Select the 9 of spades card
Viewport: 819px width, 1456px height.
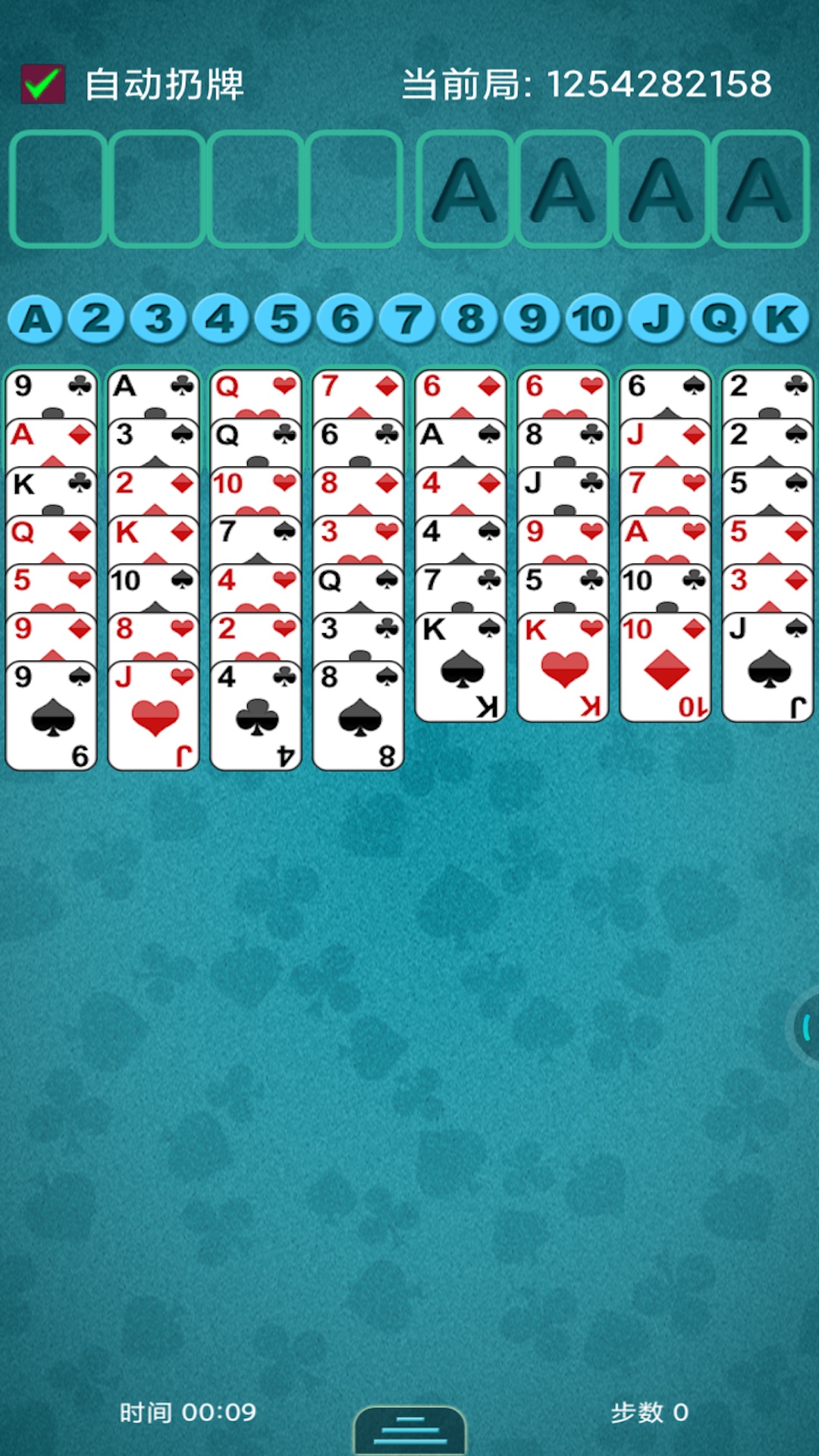tap(52, 717)
